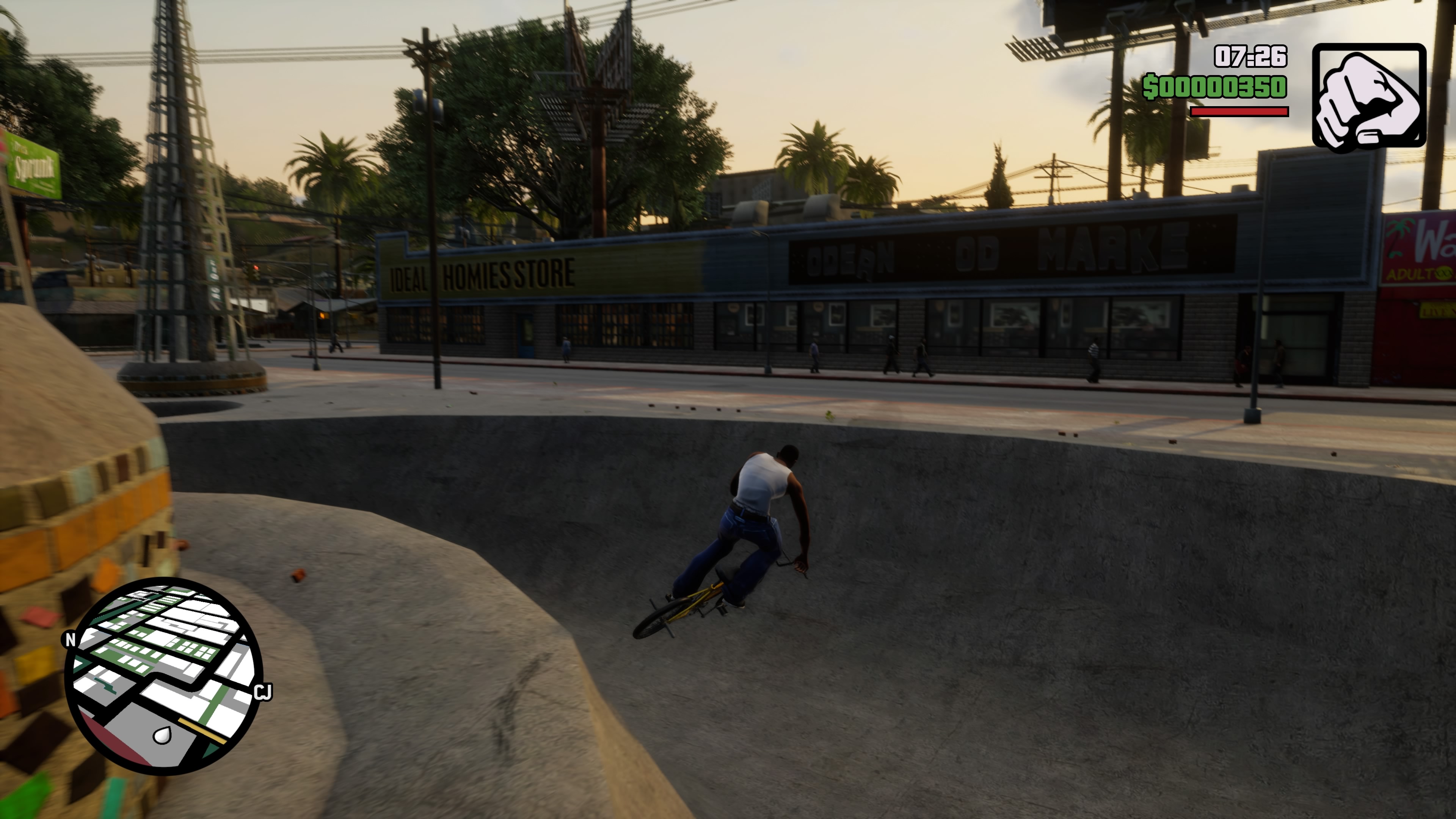Click the north N indicator on radar
The height and width of the screenshot is (819, 1456).
70,639
